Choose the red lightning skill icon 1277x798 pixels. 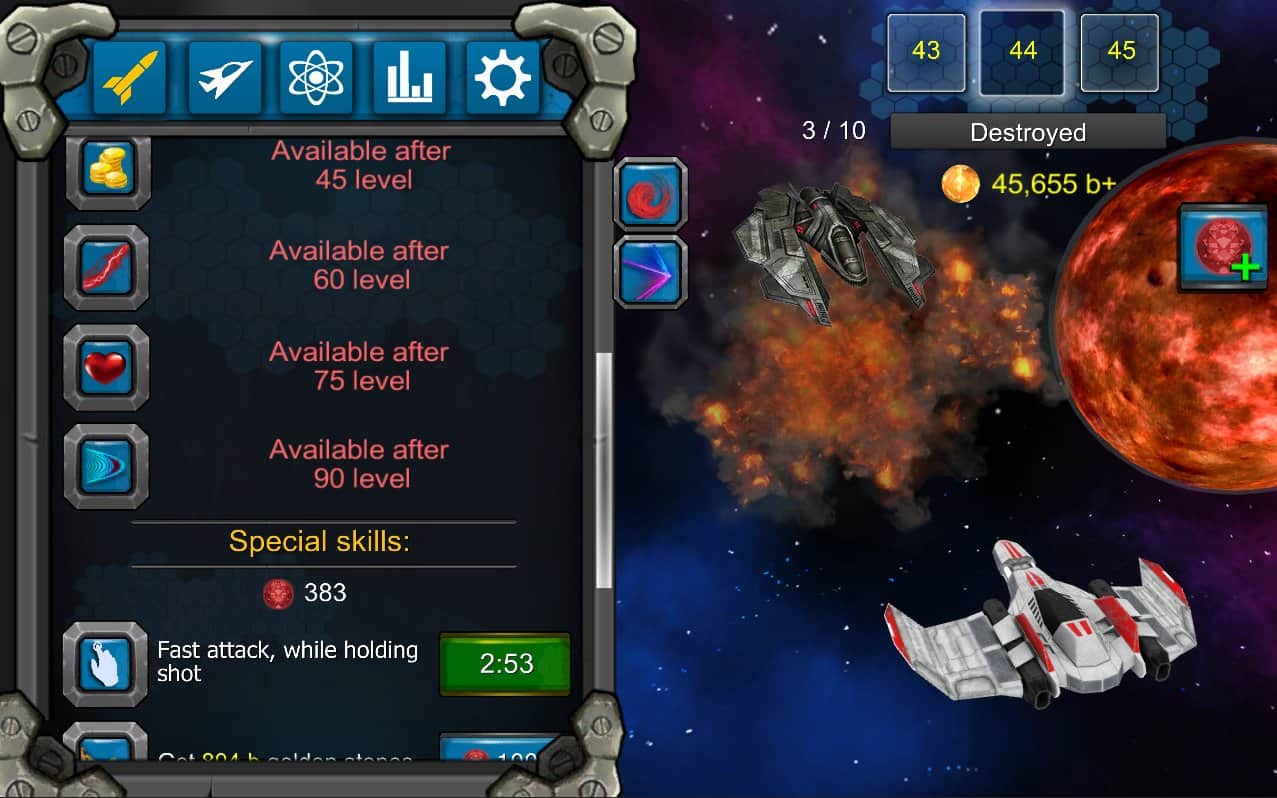[107, 266]
